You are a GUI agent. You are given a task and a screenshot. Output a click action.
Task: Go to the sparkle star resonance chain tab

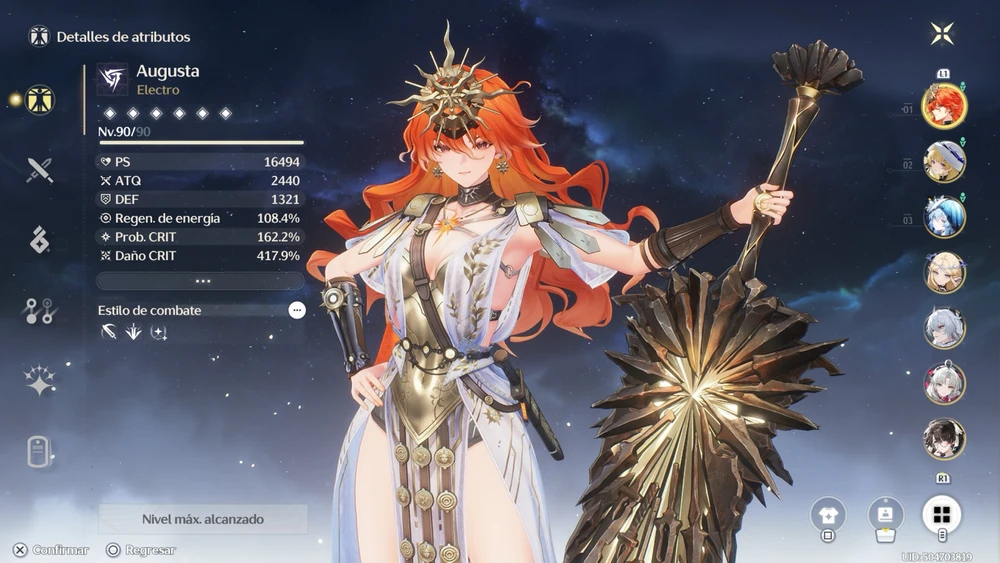click(x=40, y=381)
